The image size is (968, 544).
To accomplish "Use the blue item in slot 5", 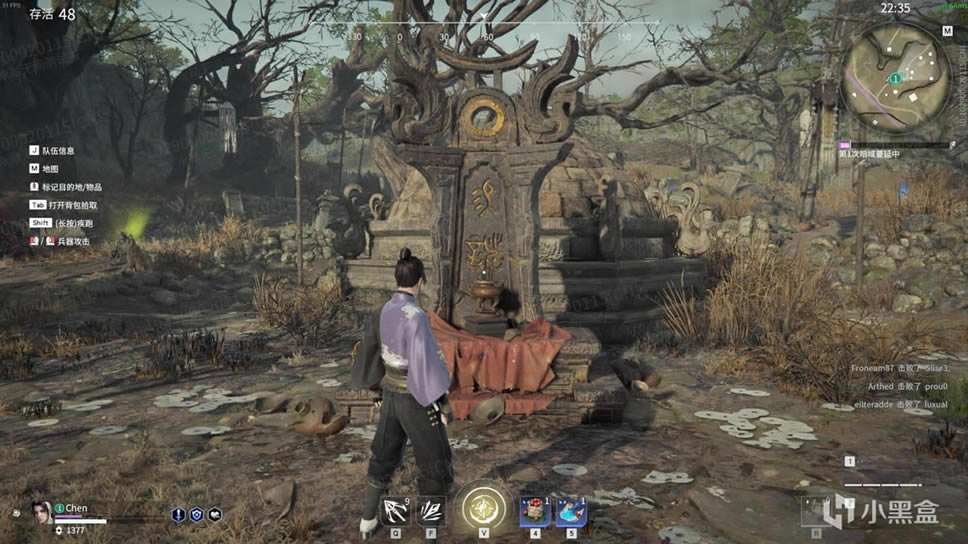I will pos(571,512).
